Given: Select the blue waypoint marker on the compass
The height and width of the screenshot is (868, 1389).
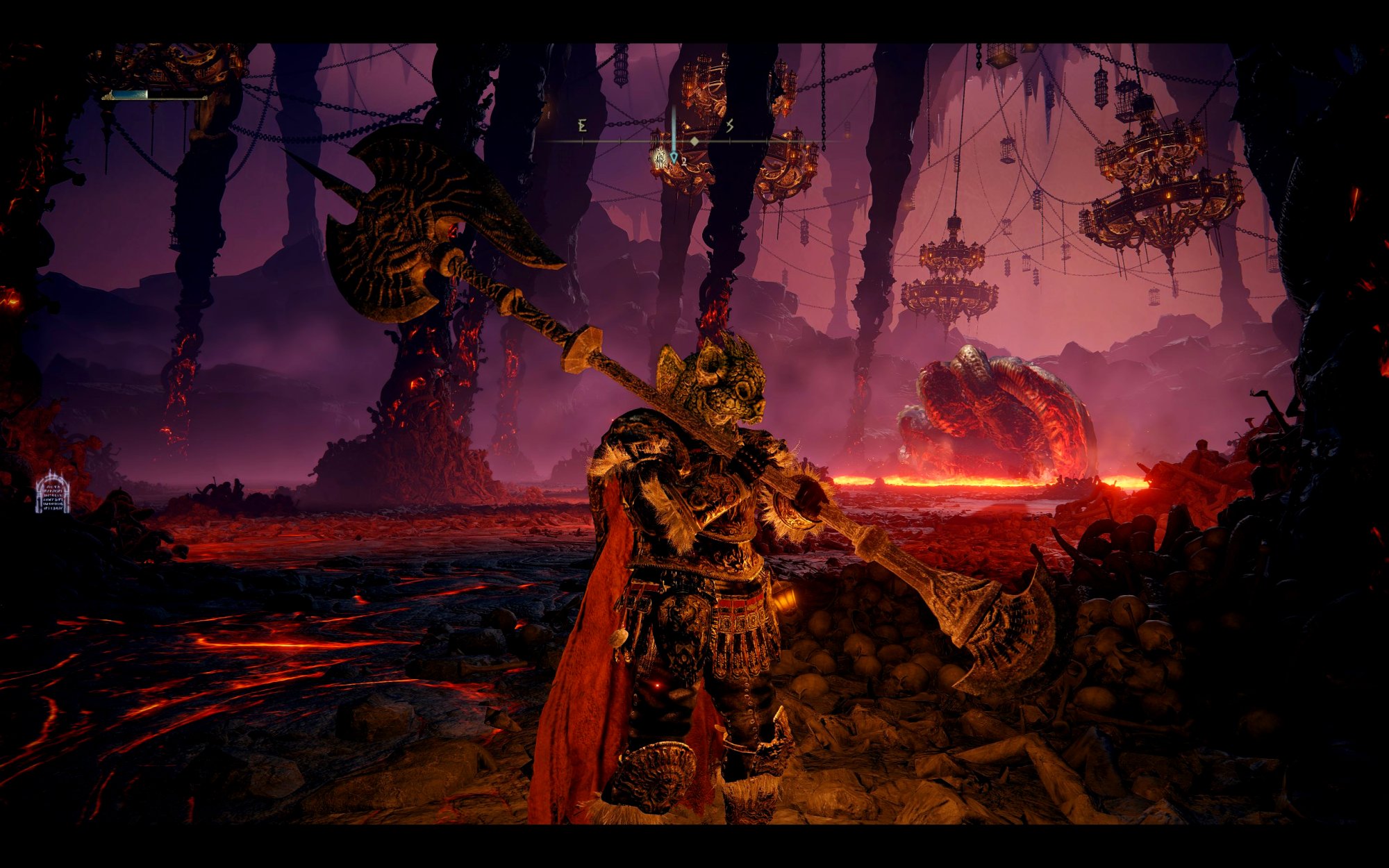Looking at the screenshot, I should [x=673, y=158].
